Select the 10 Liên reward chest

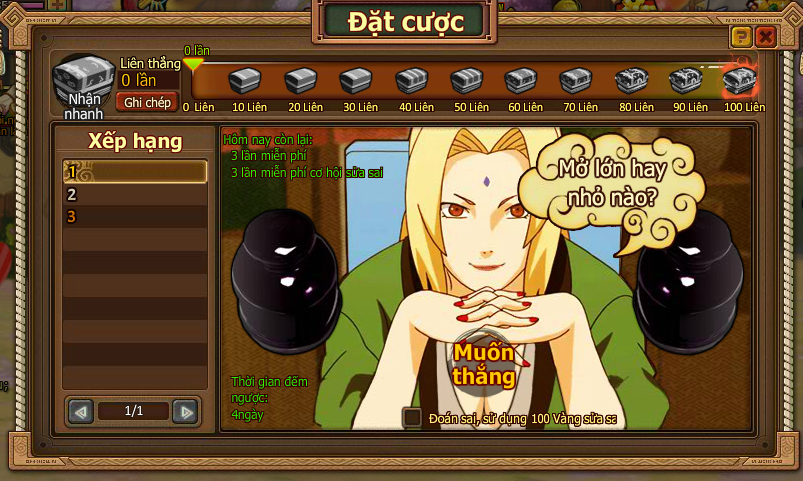pos(245,80)
